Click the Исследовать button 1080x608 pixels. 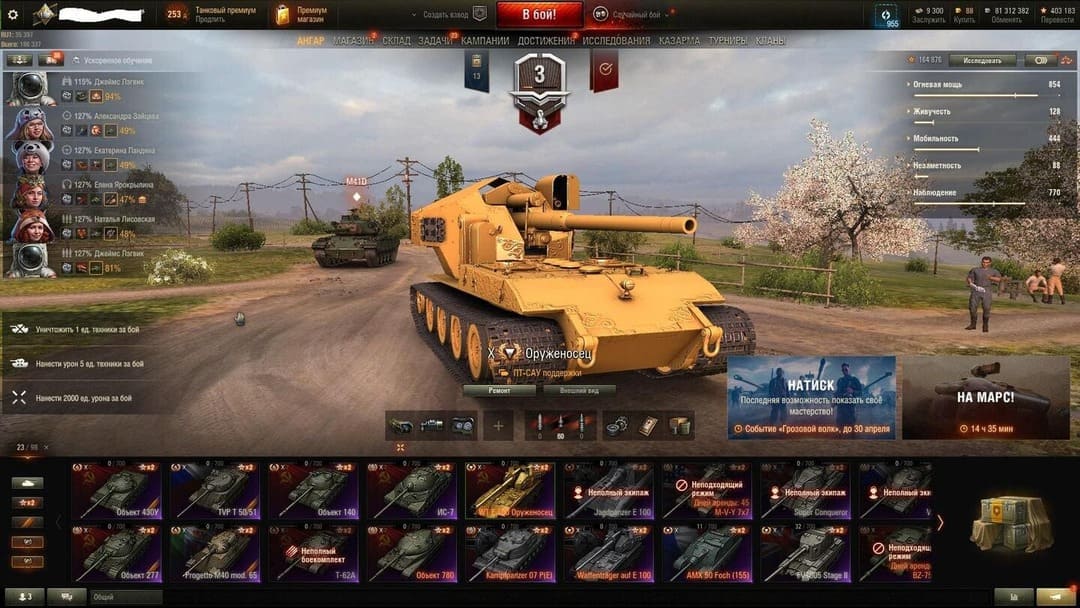click(x=982, y=60)
